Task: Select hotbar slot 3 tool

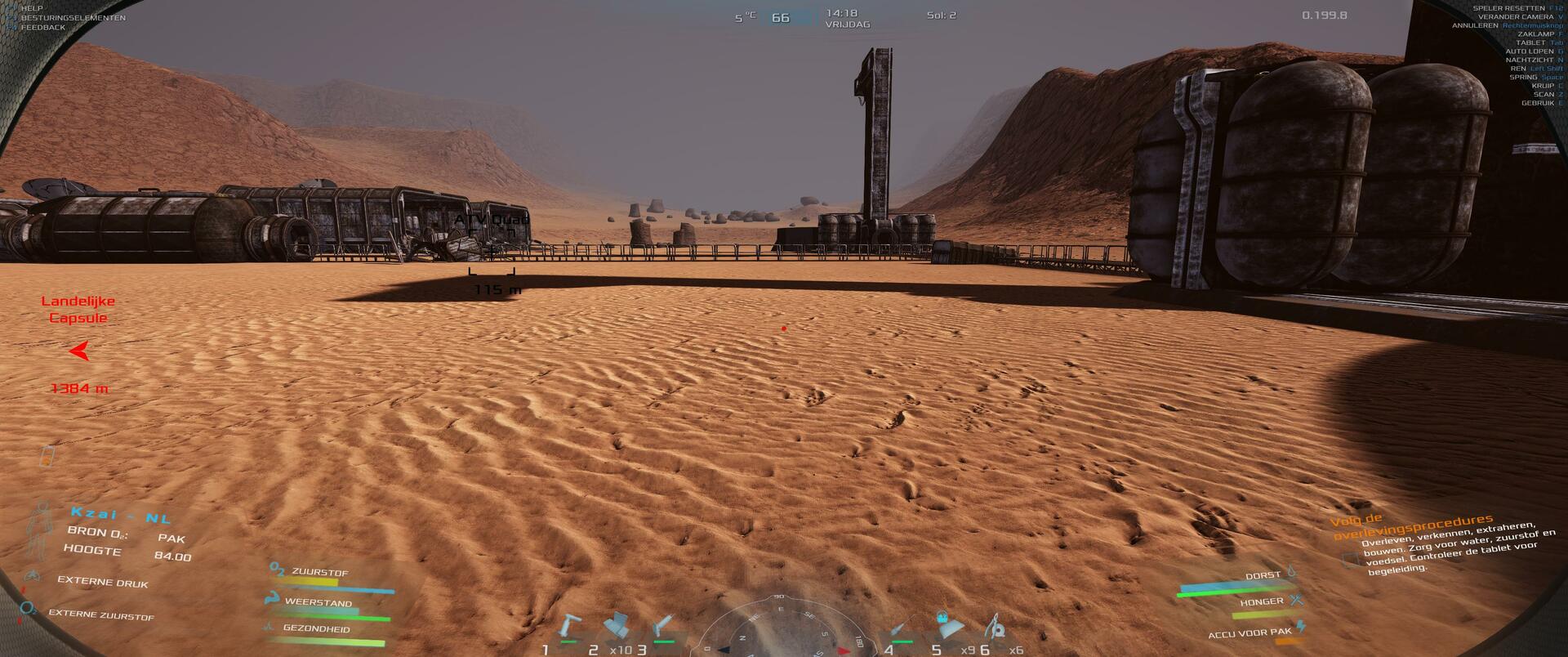Action: tap(663, 628)
